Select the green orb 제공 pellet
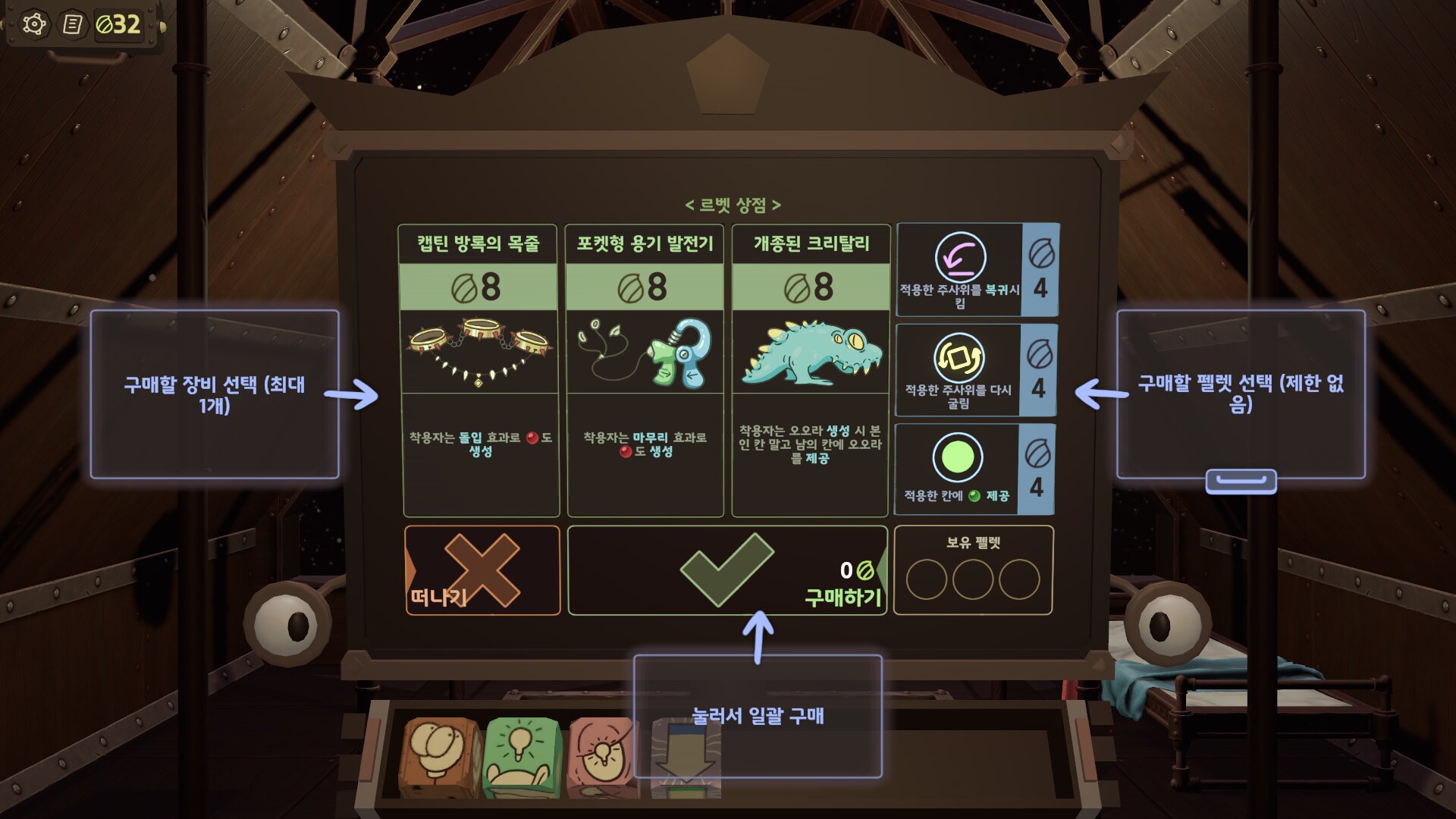The width and height of the screenshot is (1456, 819). click(974, 469)
